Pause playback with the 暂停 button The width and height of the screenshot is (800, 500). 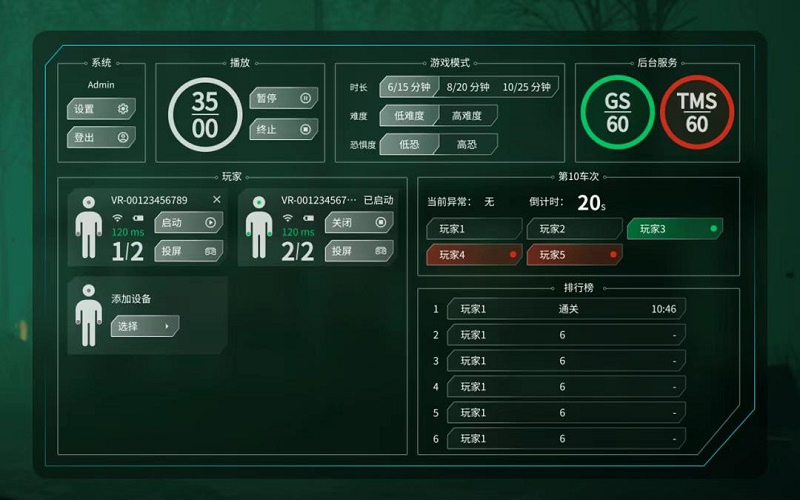(283, 98)
